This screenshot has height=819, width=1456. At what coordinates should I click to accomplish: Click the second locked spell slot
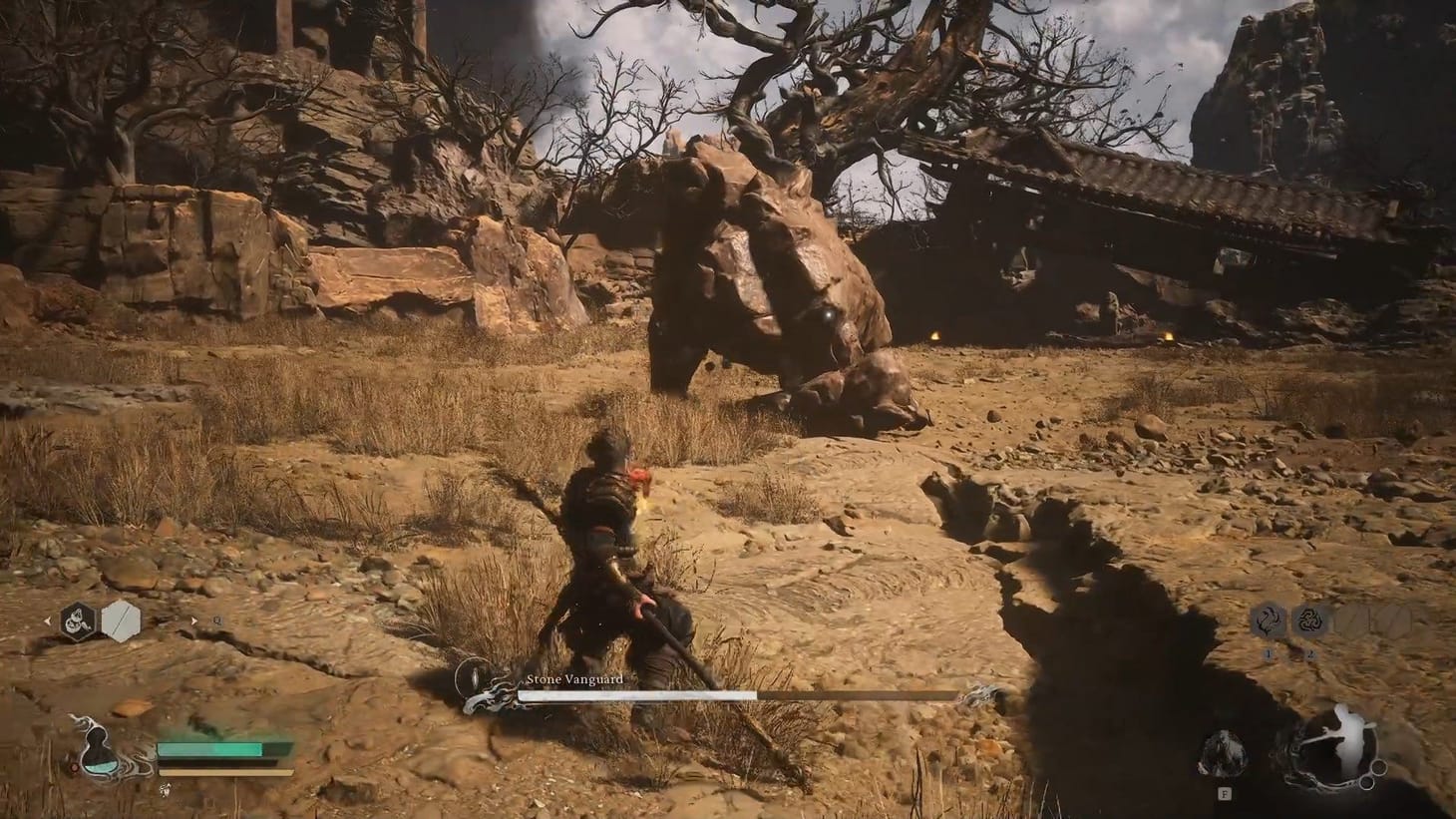[x=1394, y=621]
